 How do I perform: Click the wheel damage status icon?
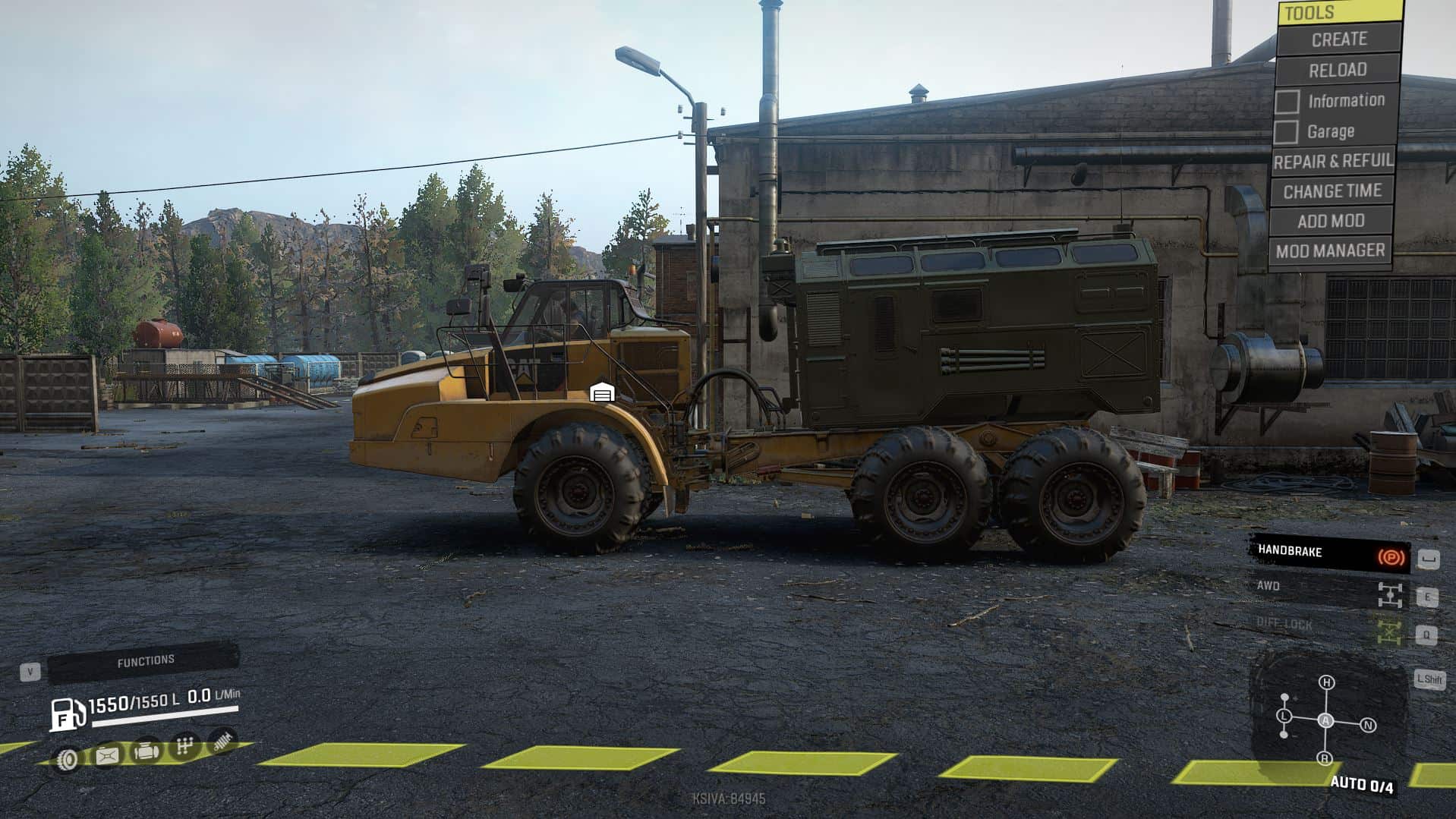click(x=68, y=758)
